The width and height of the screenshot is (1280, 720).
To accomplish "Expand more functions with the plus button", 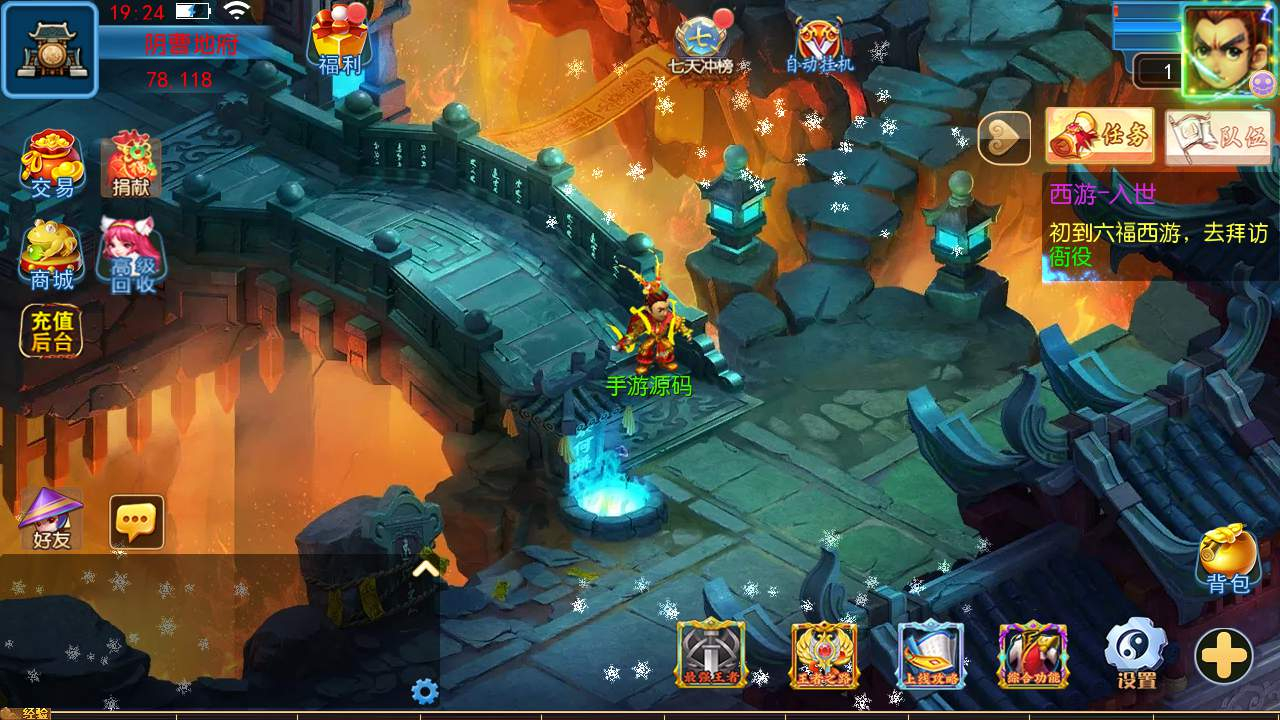I will pos(1224,657).
